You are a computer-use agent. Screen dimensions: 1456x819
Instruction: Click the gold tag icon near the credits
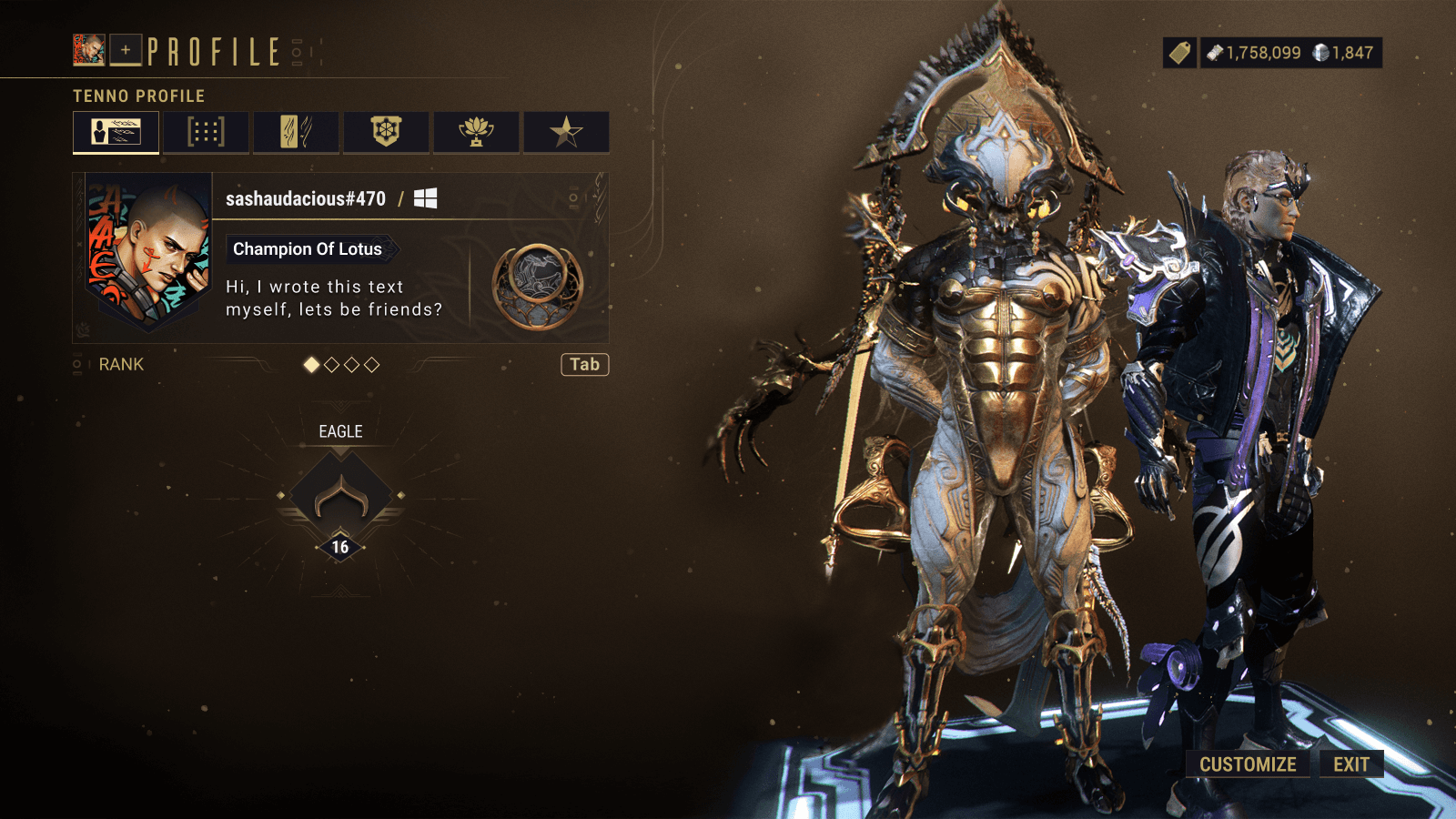(x=1179, y=53)
